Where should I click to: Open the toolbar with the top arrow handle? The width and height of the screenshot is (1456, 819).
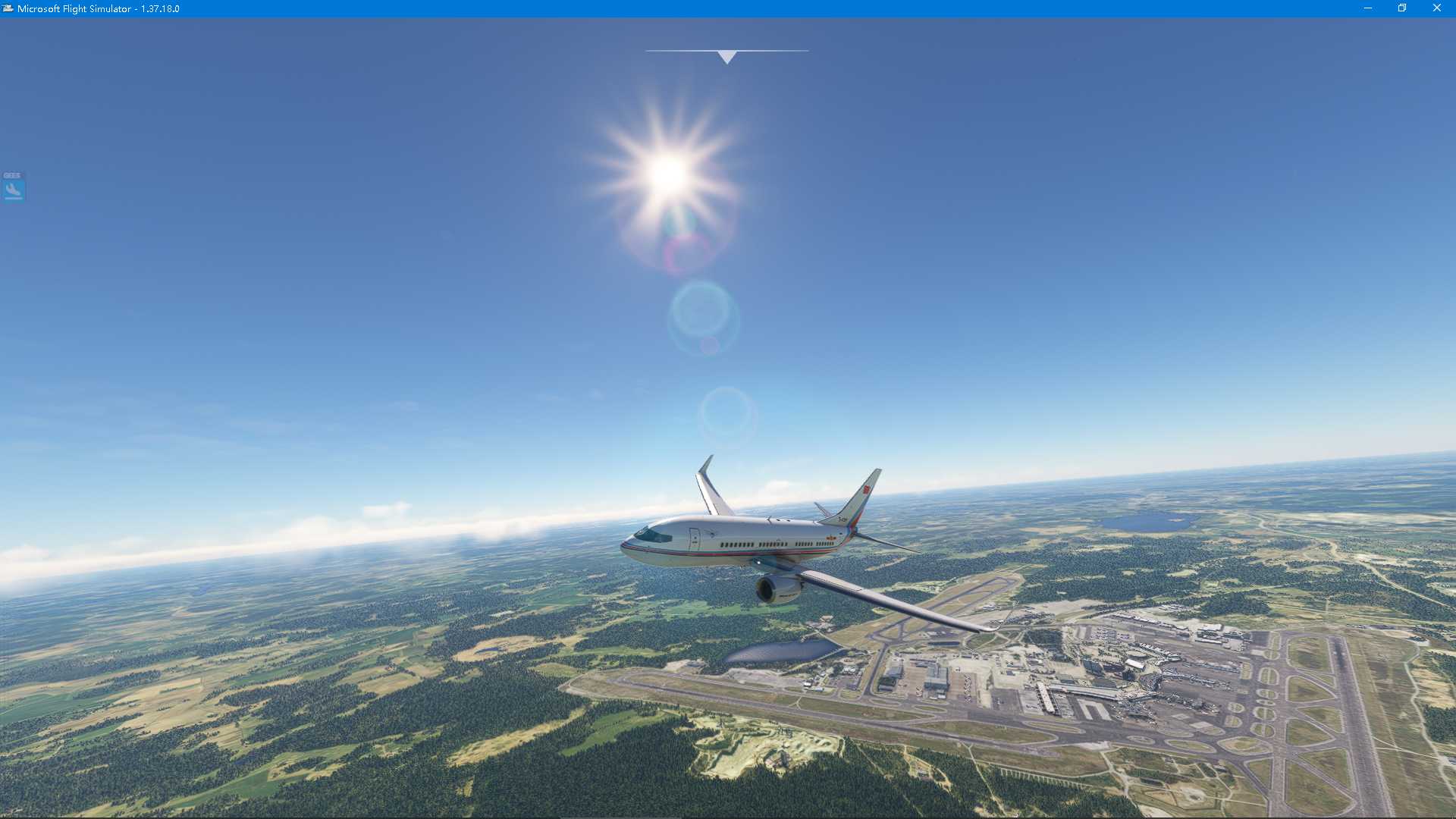coord(726,57)
